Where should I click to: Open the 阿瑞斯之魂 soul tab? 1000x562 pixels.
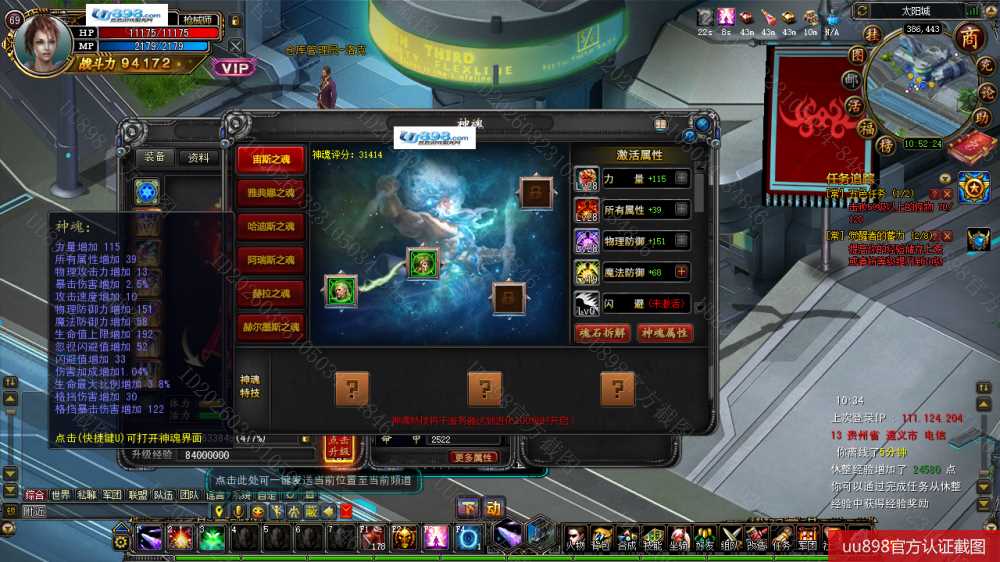(x=270, y=260)
